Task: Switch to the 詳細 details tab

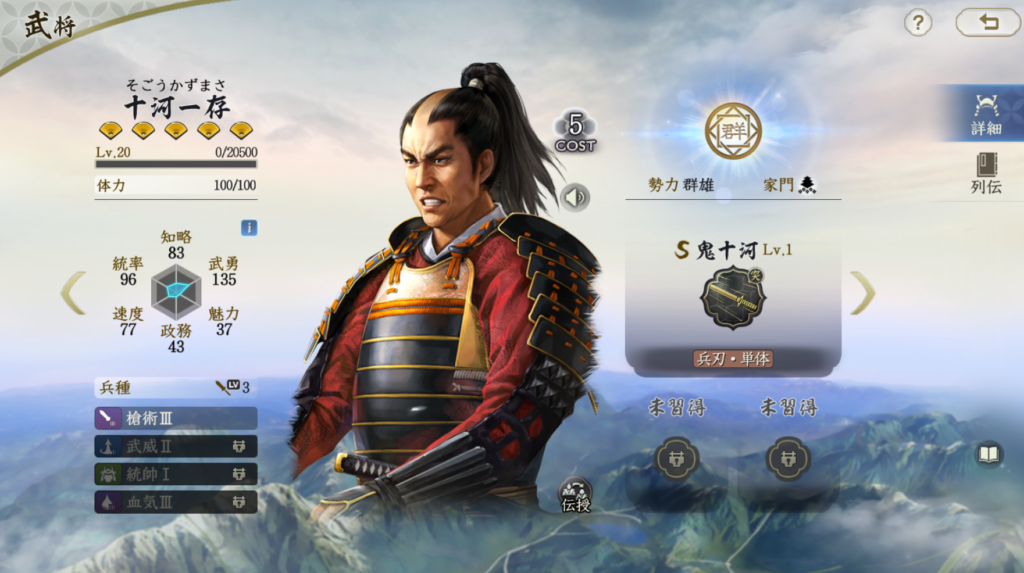Action: (x=986, y=113)
